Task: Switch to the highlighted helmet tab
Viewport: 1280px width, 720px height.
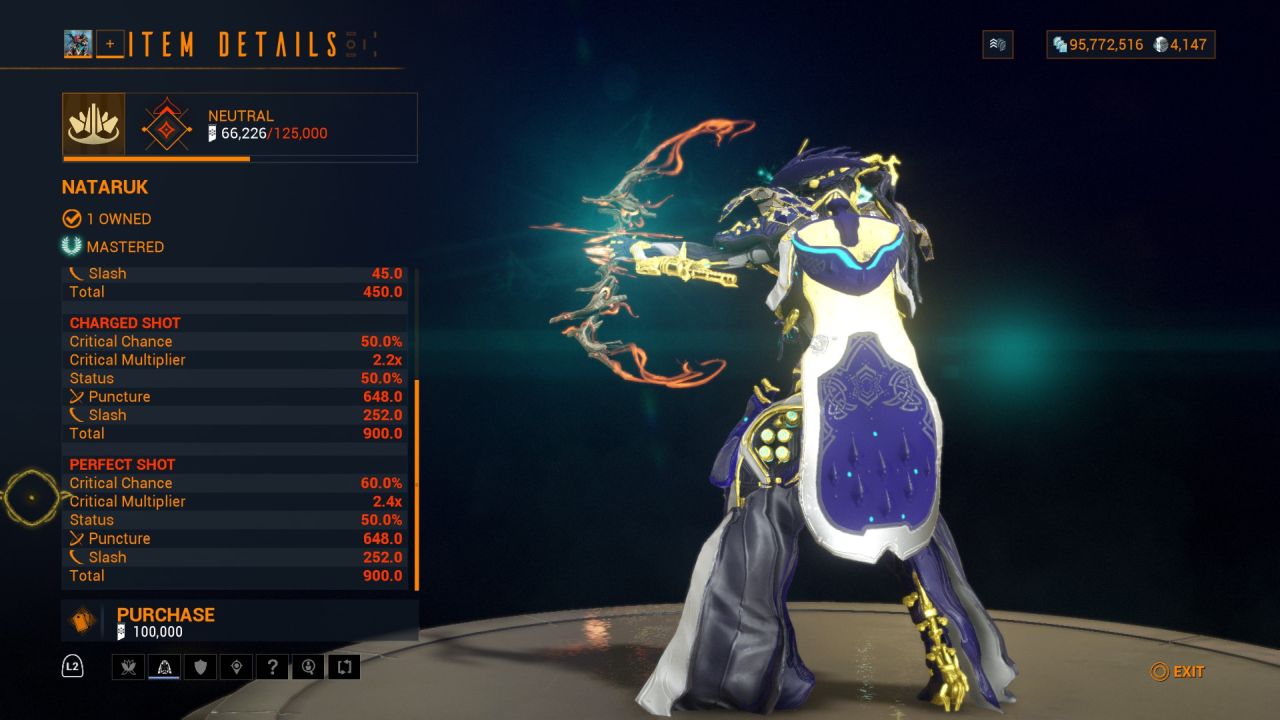Action: coord(164,666)
